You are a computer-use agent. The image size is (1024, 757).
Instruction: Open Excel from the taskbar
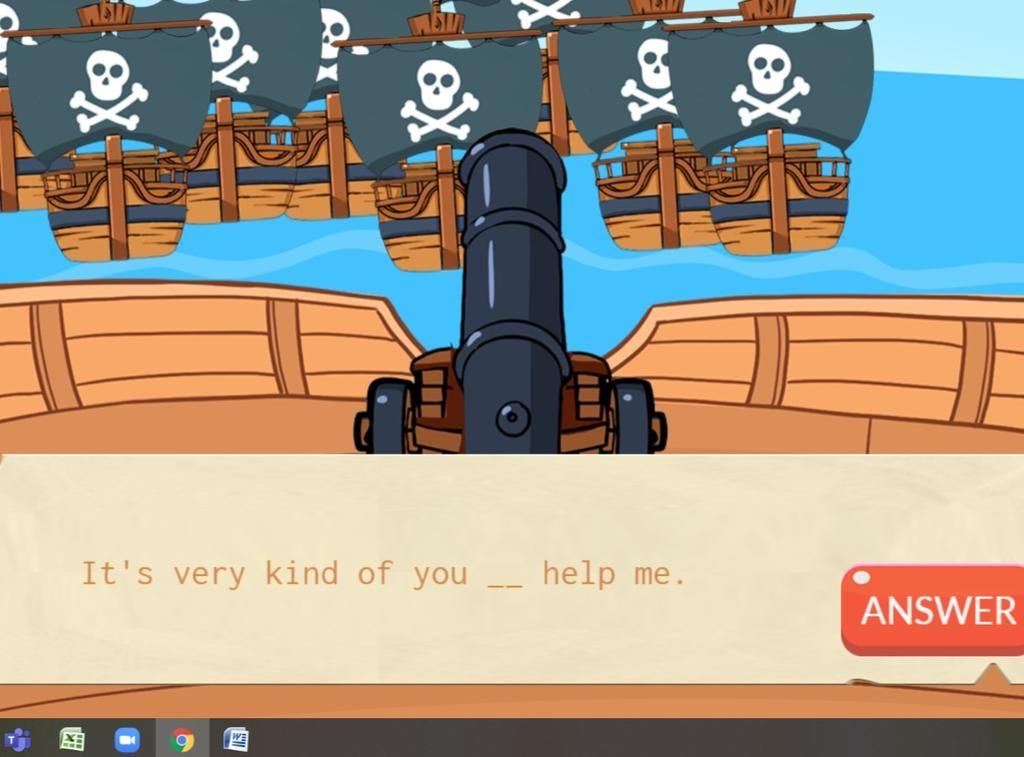72,740
